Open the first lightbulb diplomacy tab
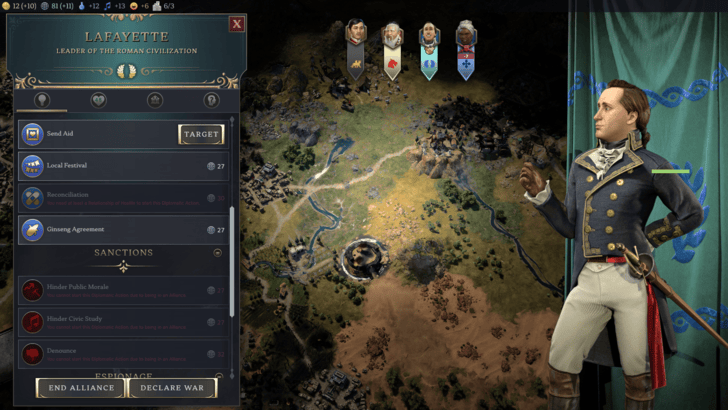Viewport: 728px width, 410px height. 42,100
